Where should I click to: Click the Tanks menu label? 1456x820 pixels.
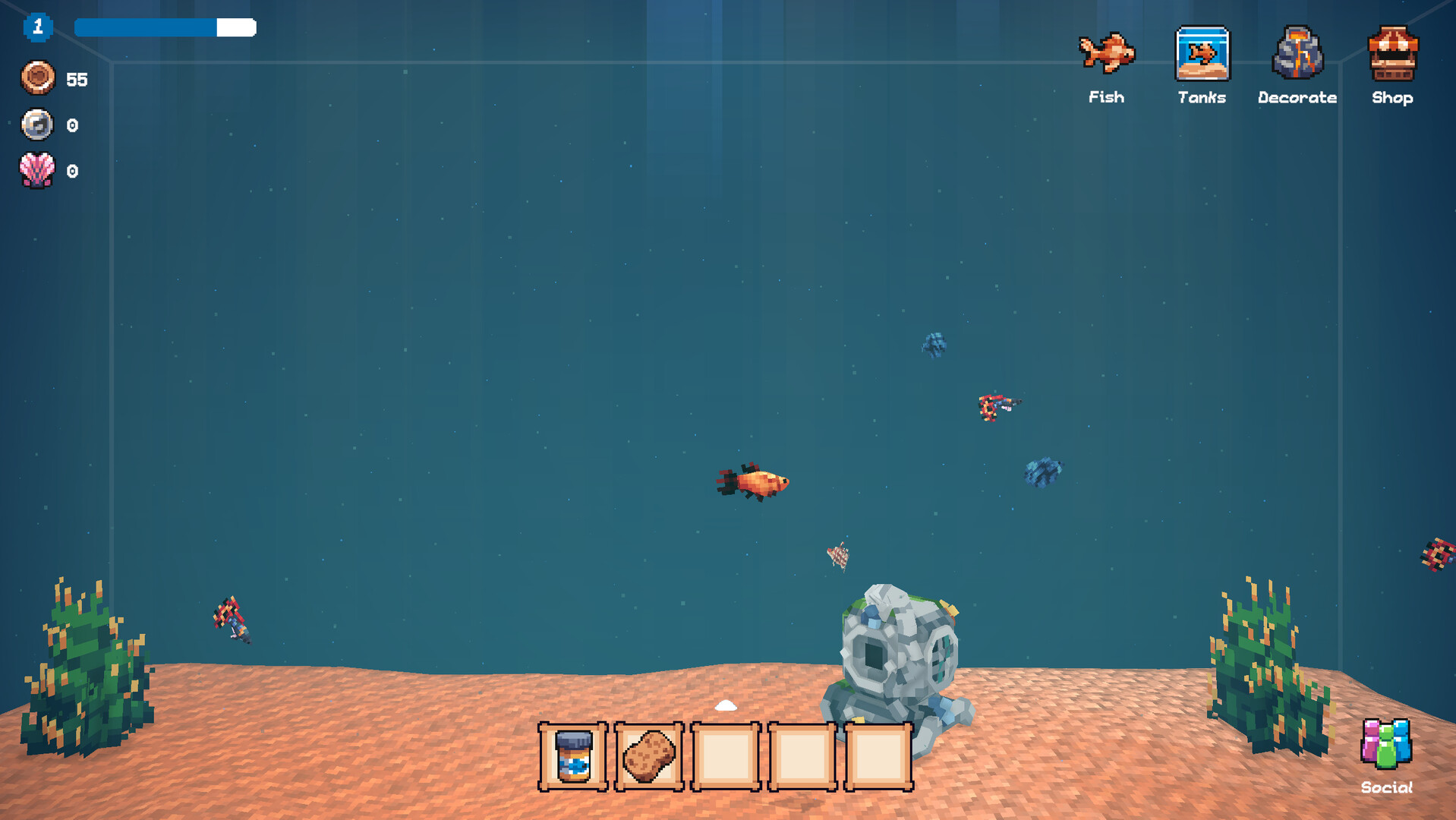click(1202, 97)
